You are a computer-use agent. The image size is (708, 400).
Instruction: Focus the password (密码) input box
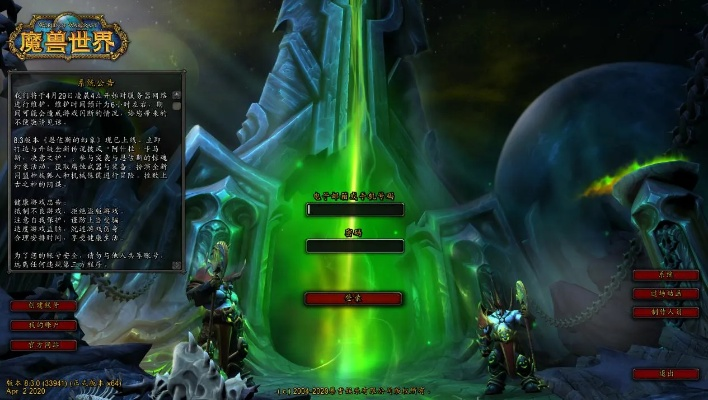click(354, 246)
